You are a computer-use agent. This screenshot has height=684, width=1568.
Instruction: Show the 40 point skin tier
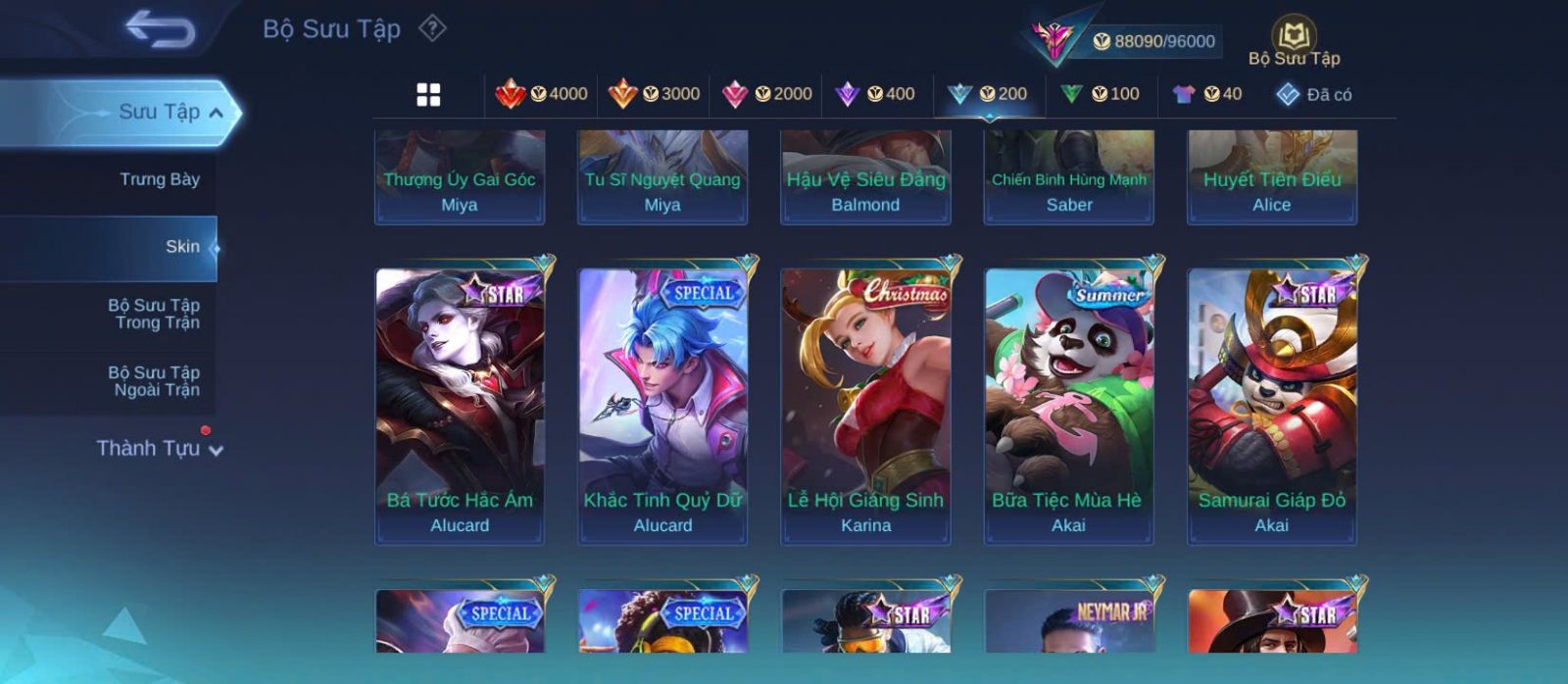[x=1207, y=94]
